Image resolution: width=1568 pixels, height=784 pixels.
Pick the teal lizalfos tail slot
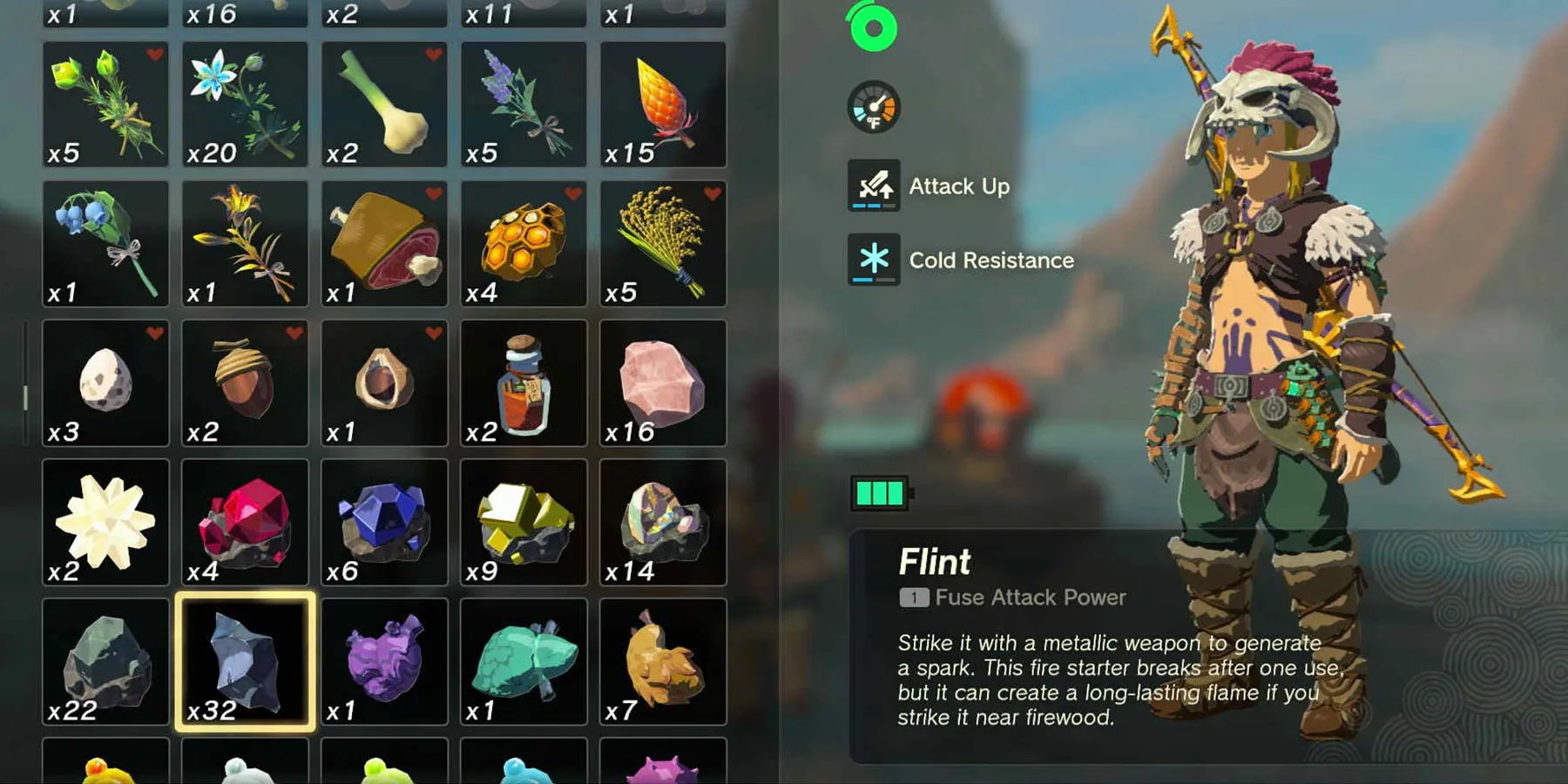[524, 662]
